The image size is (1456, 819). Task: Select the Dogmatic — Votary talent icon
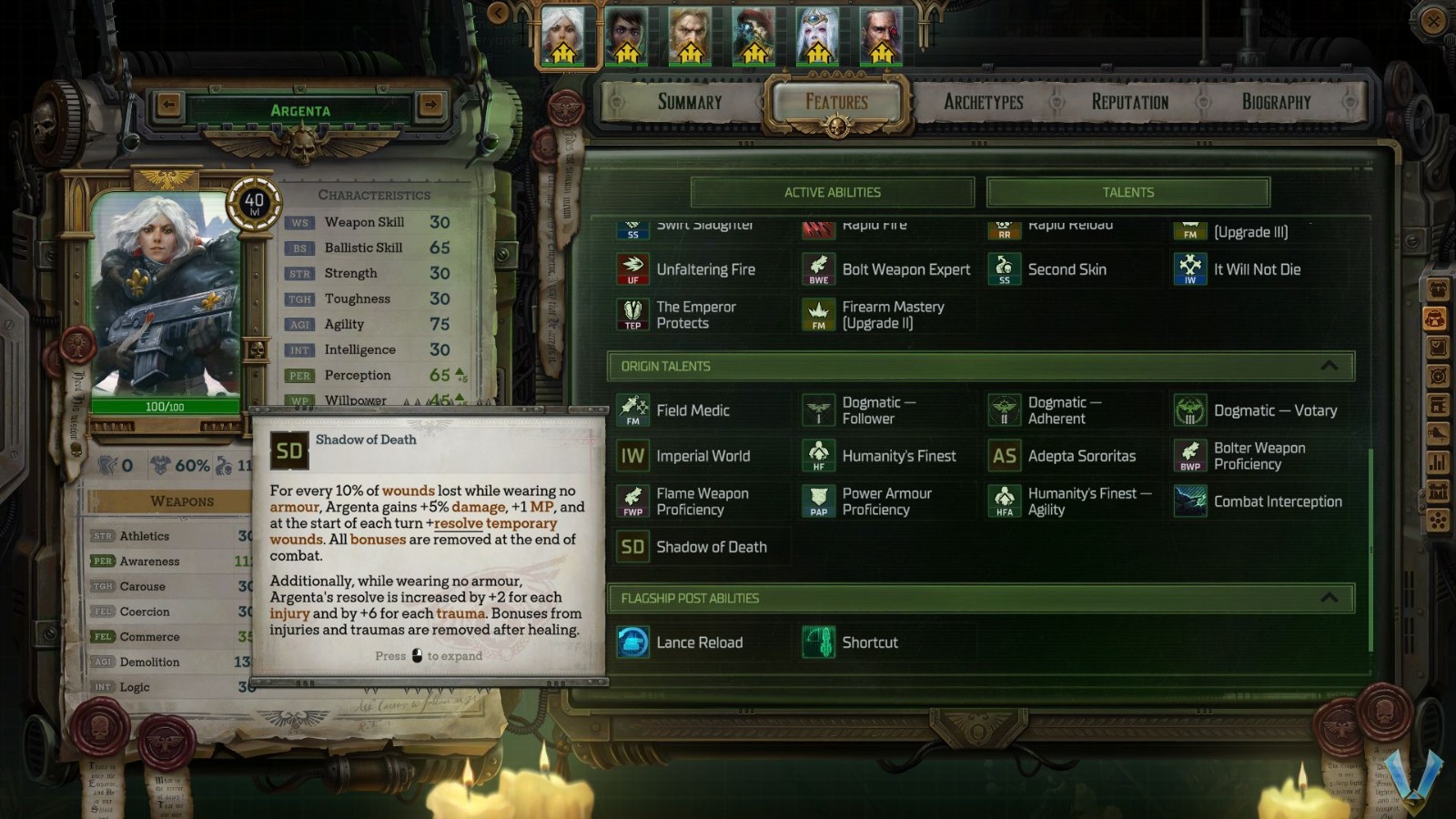pos(1189,410)
